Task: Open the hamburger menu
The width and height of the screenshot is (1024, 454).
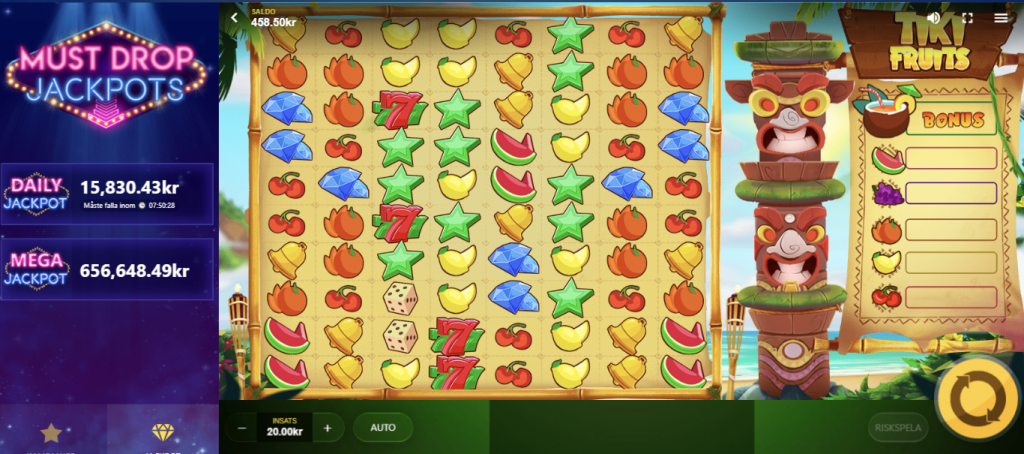Action: 1001,18
